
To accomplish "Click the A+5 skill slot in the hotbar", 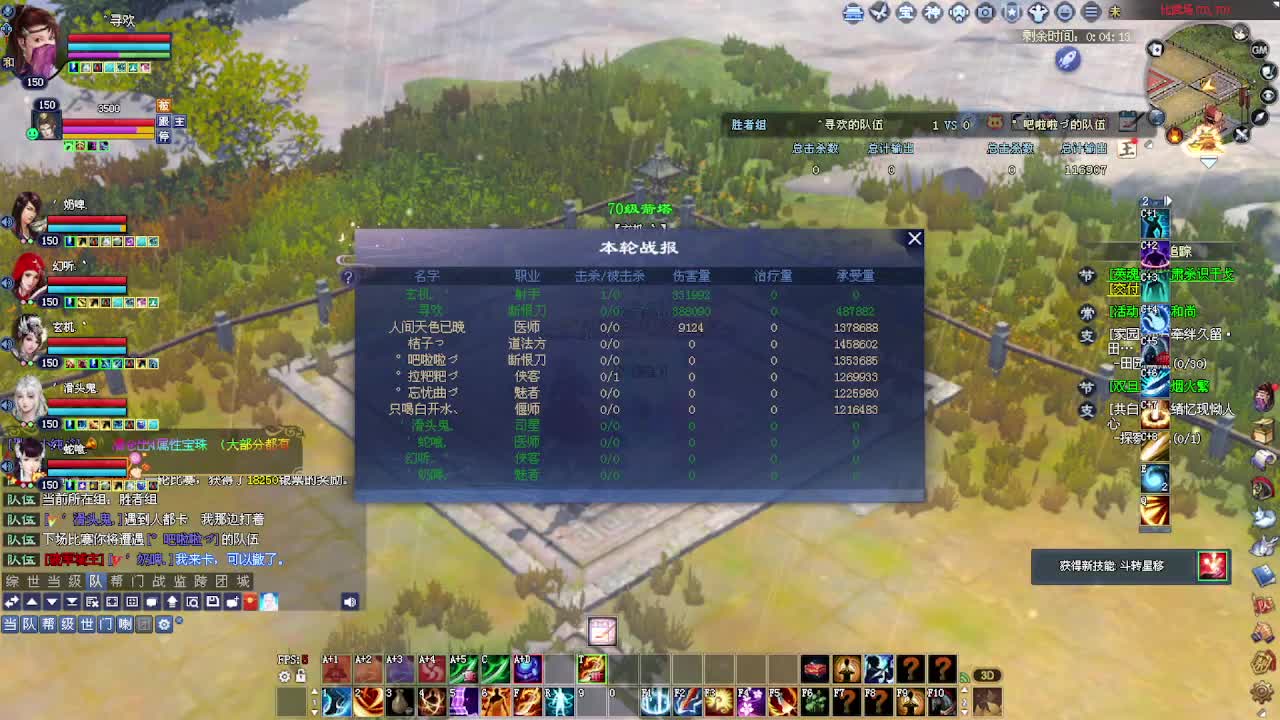I will (x=464, y=669).
